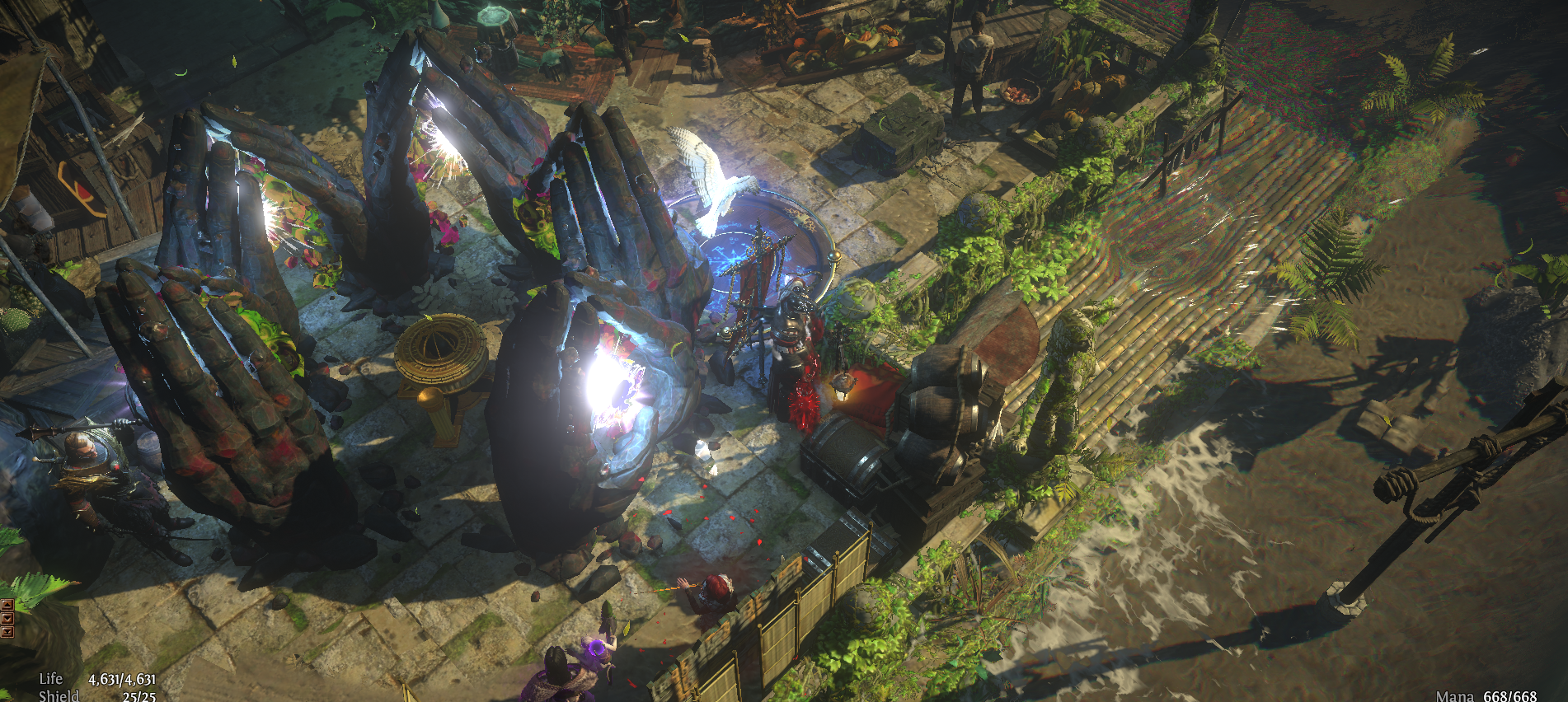Click the chat scroll-down arrow button
Screen dimensions: 1568x702
click(x=7, y=618)
